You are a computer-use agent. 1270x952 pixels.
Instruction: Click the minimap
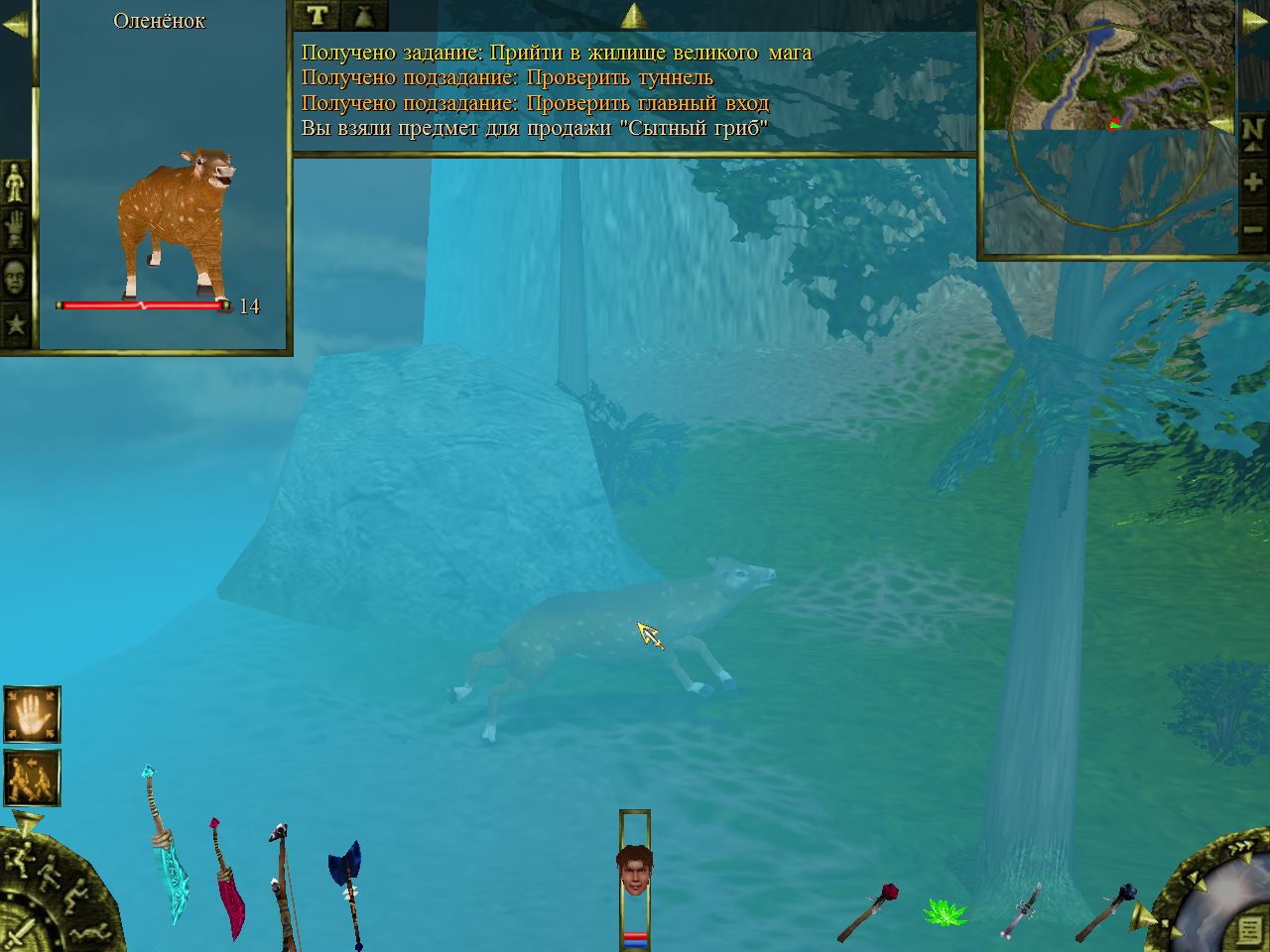[x=1109, y=129]
